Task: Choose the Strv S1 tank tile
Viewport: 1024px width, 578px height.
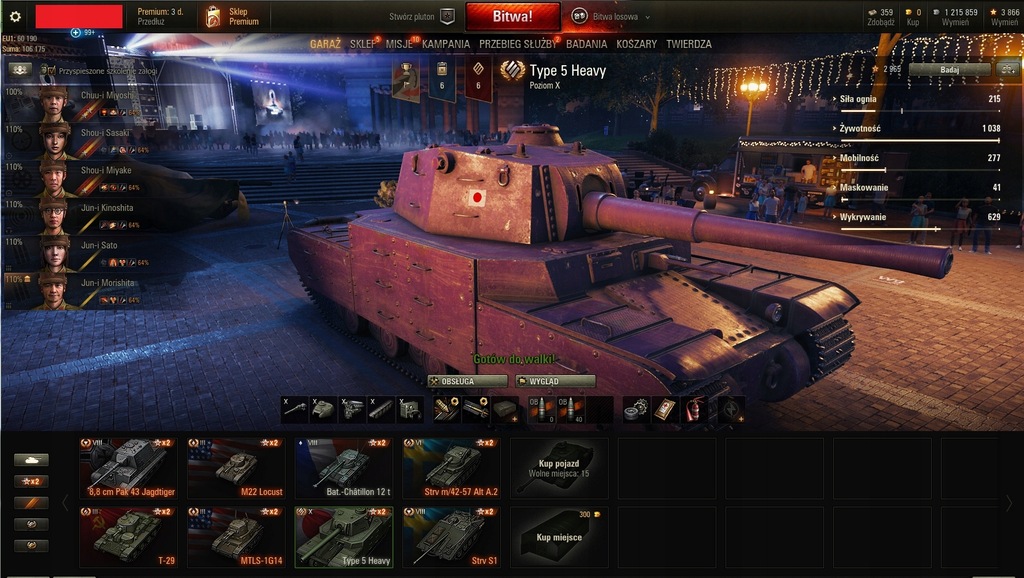Action: click(452, 536)
